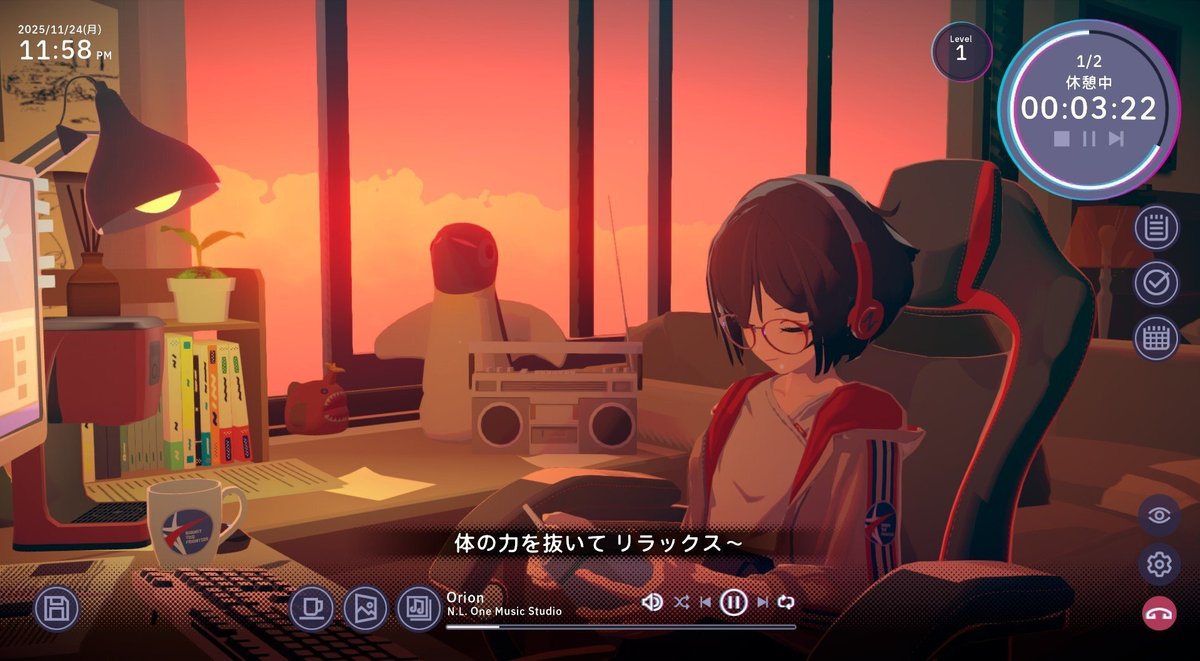This screenshot has height=661, width=1200.
Task: Open the notepad memo panel
Action: click(1156, 228)
